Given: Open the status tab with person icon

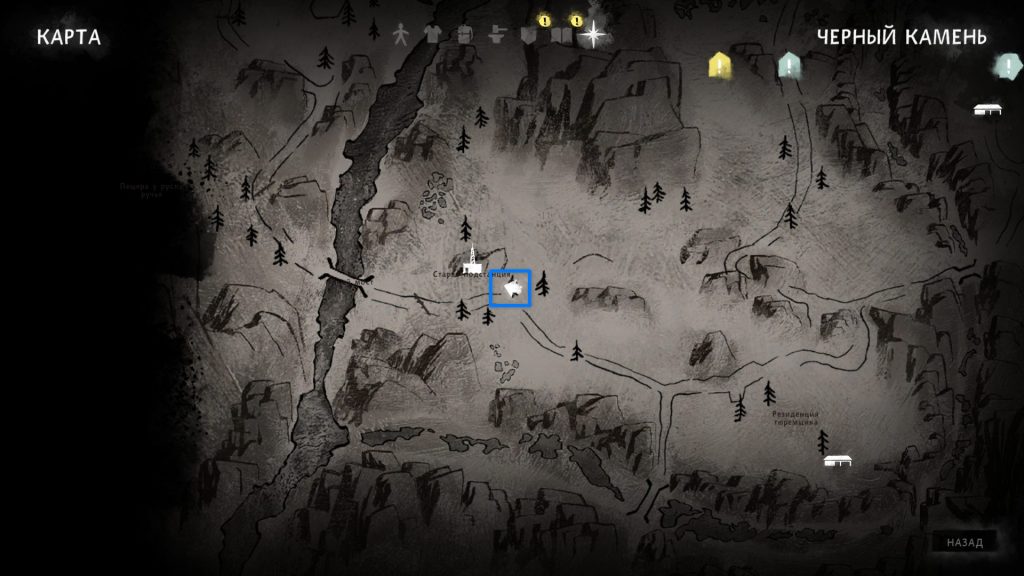Looking at the screenshot, I should point(400,34).
